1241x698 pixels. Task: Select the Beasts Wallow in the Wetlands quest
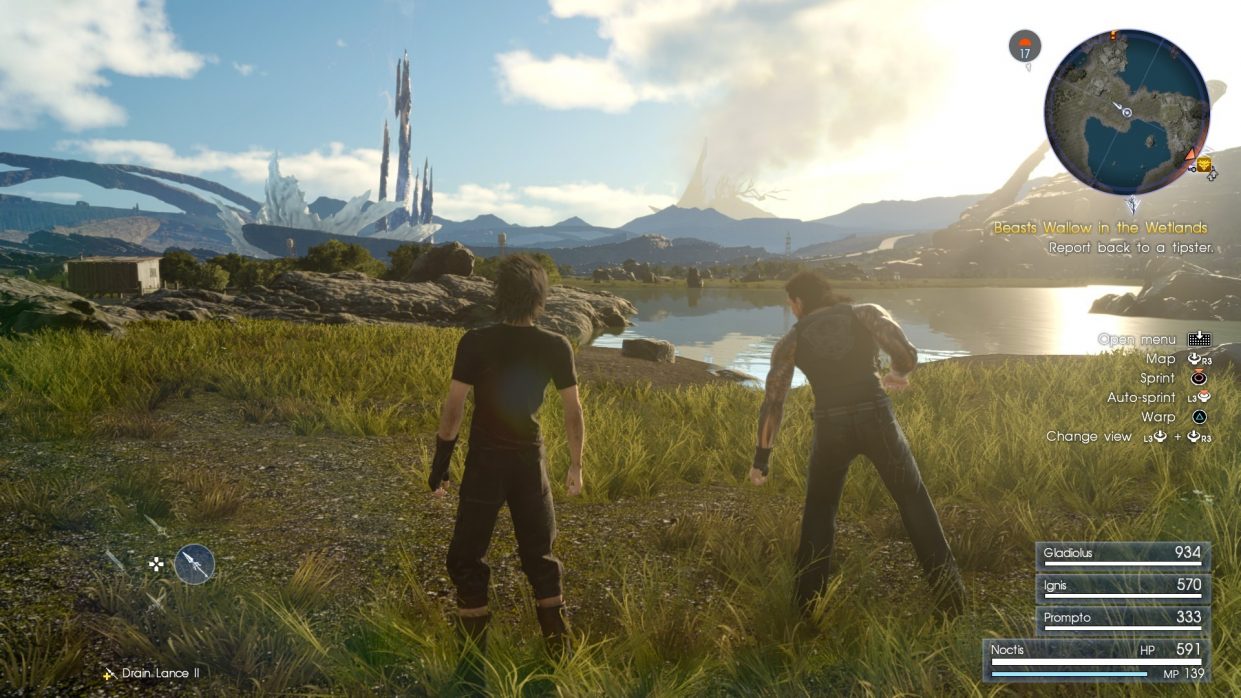1100,228
